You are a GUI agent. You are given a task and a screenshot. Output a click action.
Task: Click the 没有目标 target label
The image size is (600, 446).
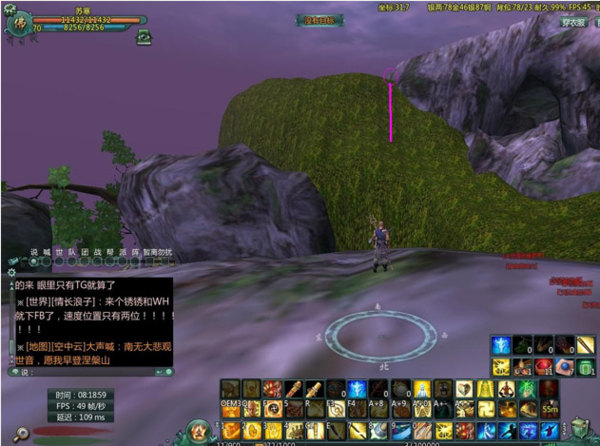point(316,19)
